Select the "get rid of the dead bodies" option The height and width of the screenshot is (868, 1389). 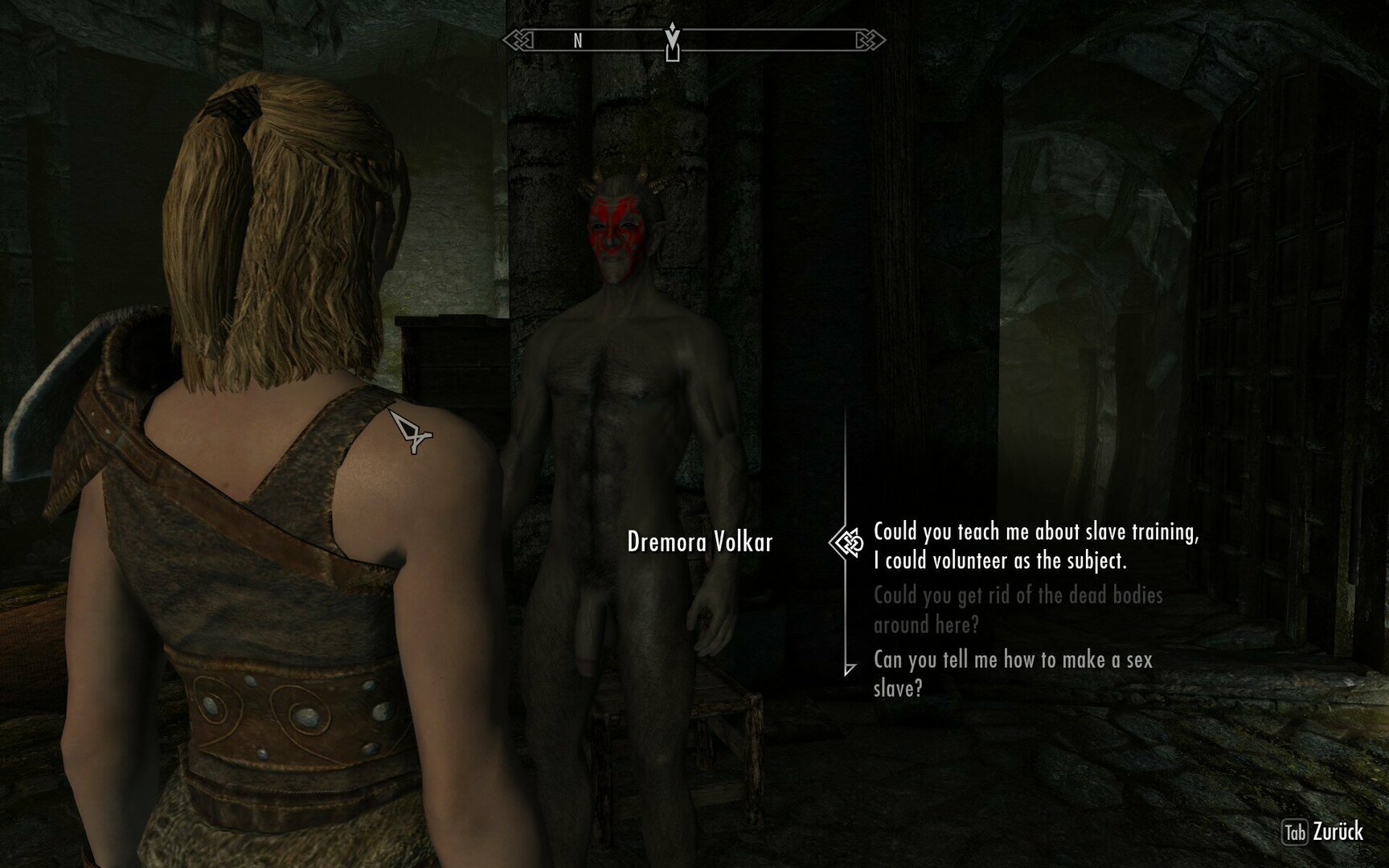pos(1018,609)
